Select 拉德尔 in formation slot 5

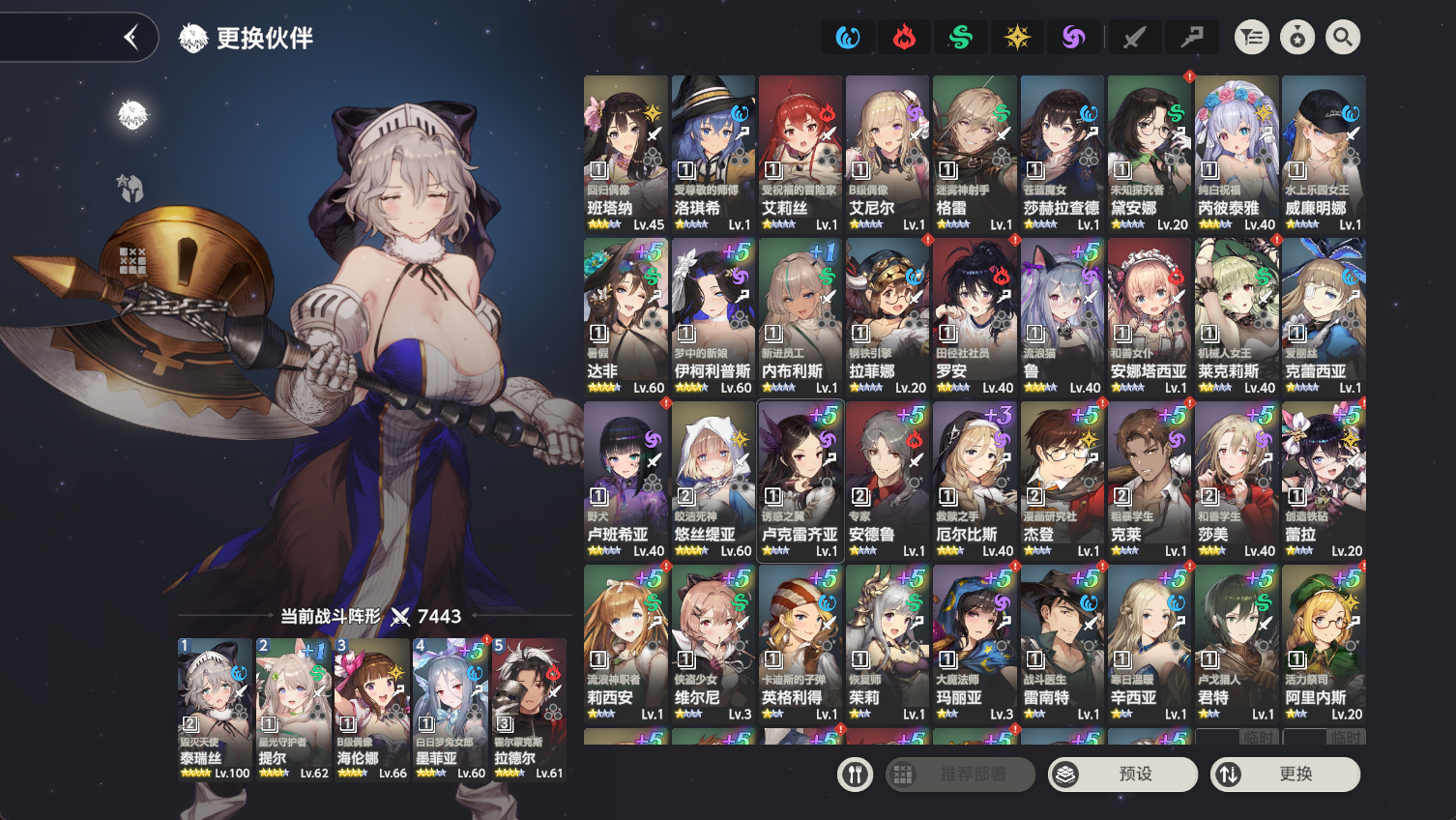tap(529, 709)
